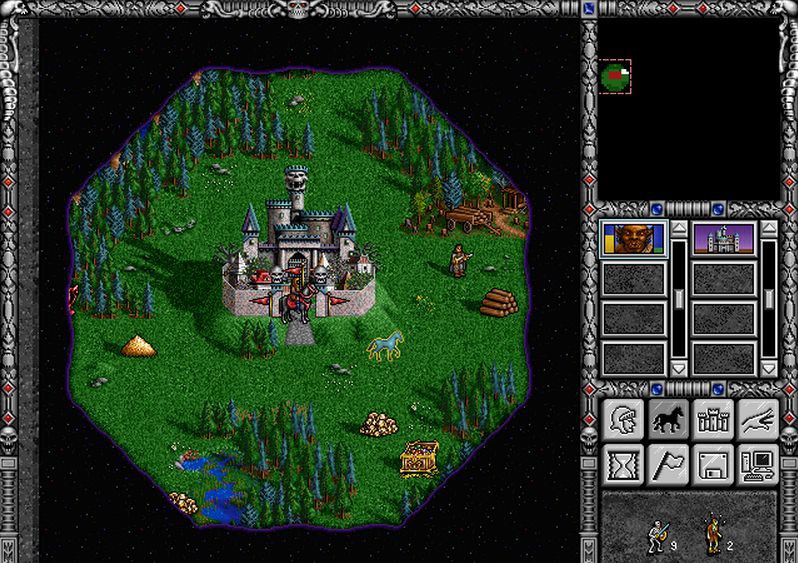Continue hero movement with the horse button
The height and width of the screenshot is (563, 798).
tap(668, 419)
